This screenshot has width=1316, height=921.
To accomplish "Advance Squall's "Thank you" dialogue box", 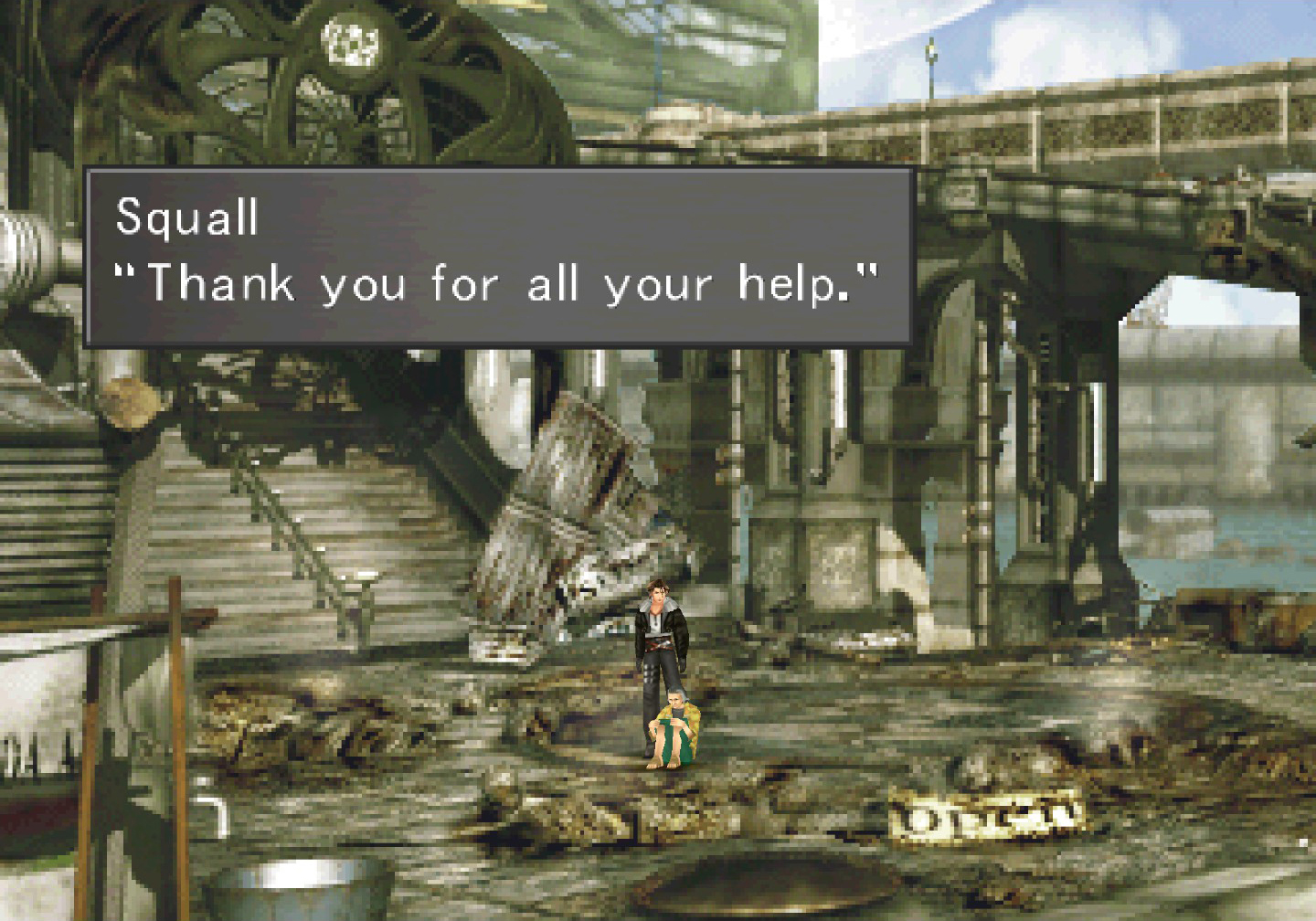I will tap(499, 257).
